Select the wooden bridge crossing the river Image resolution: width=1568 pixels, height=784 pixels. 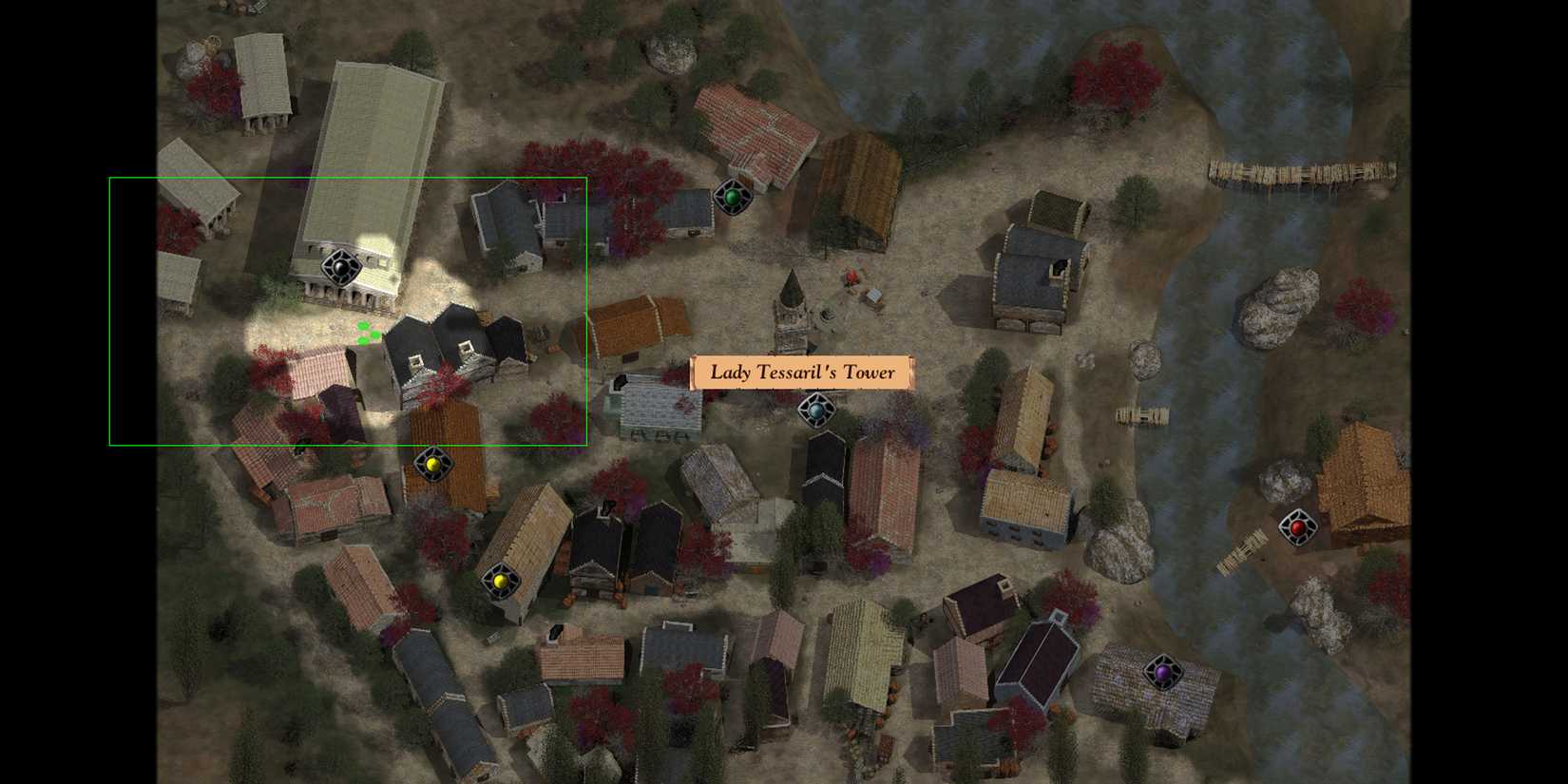1302,171
